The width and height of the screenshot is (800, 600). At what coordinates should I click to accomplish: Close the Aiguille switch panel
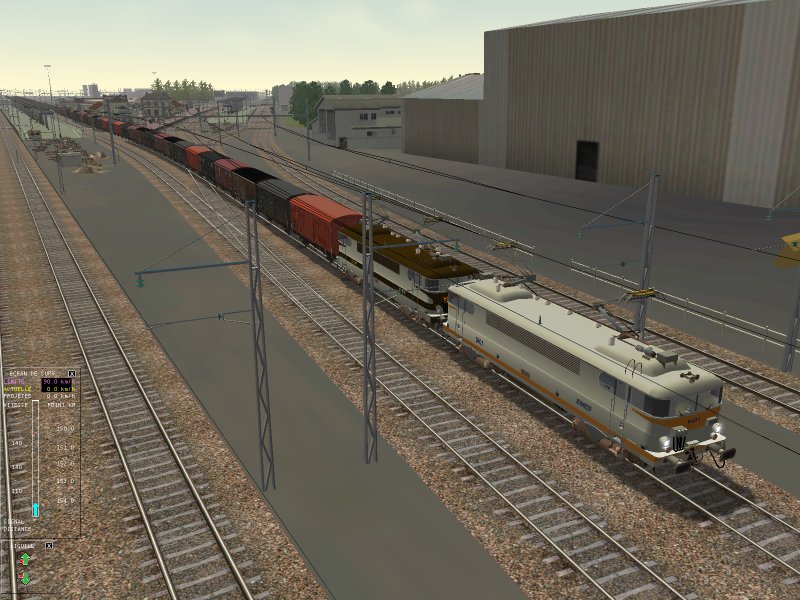click(49, 545)
